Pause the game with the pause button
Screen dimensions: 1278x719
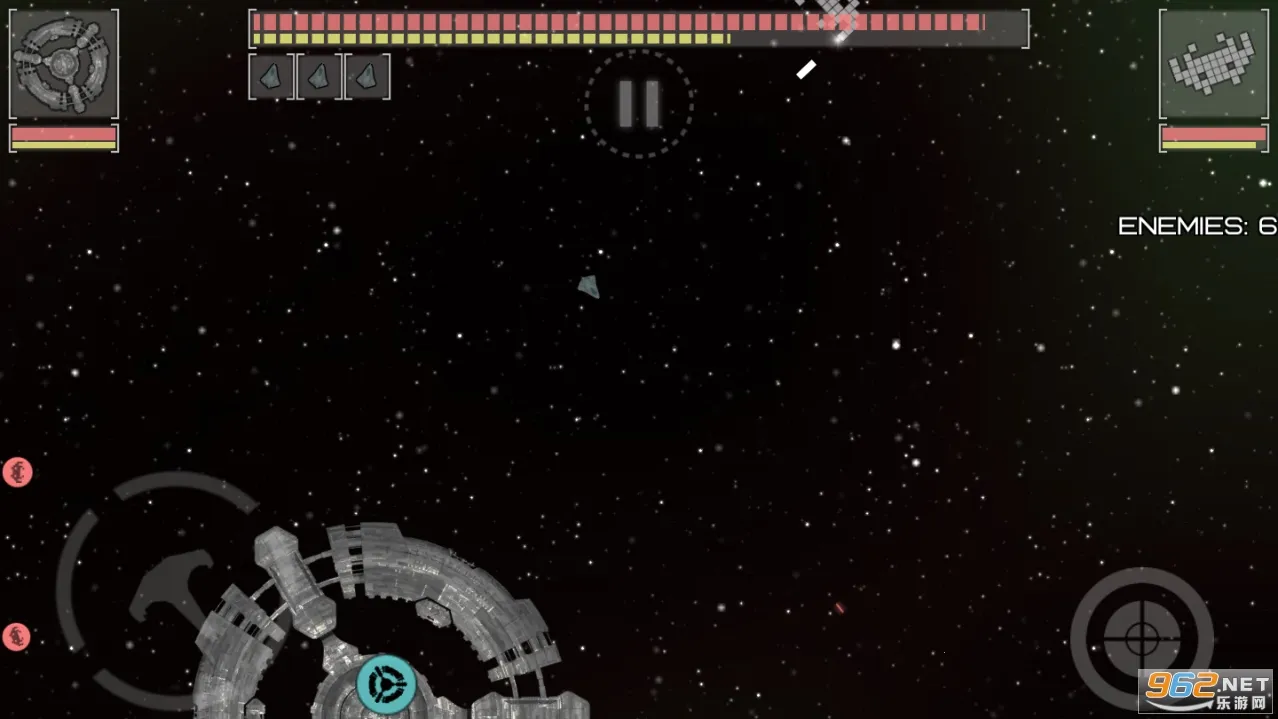click(639, 104)
